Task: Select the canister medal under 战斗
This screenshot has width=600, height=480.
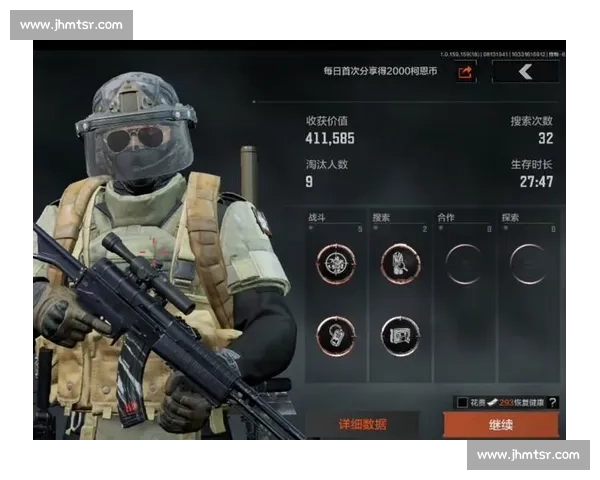Action: (336, 334)
